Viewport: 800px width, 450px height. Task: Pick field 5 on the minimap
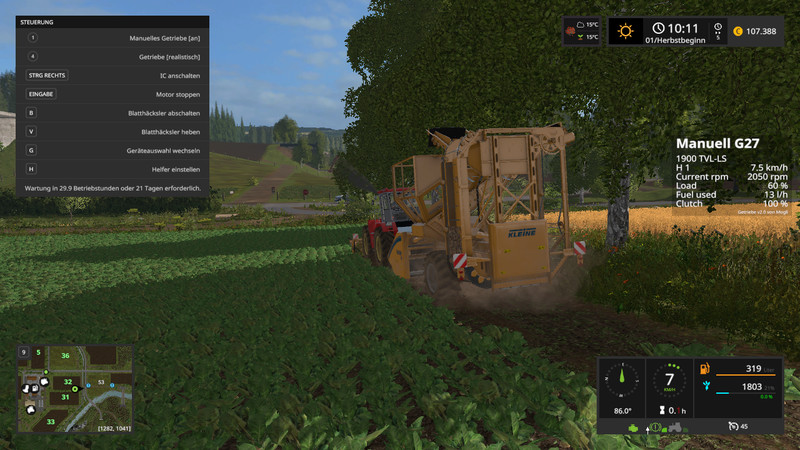pyautogui.click(x=38, y=352)
